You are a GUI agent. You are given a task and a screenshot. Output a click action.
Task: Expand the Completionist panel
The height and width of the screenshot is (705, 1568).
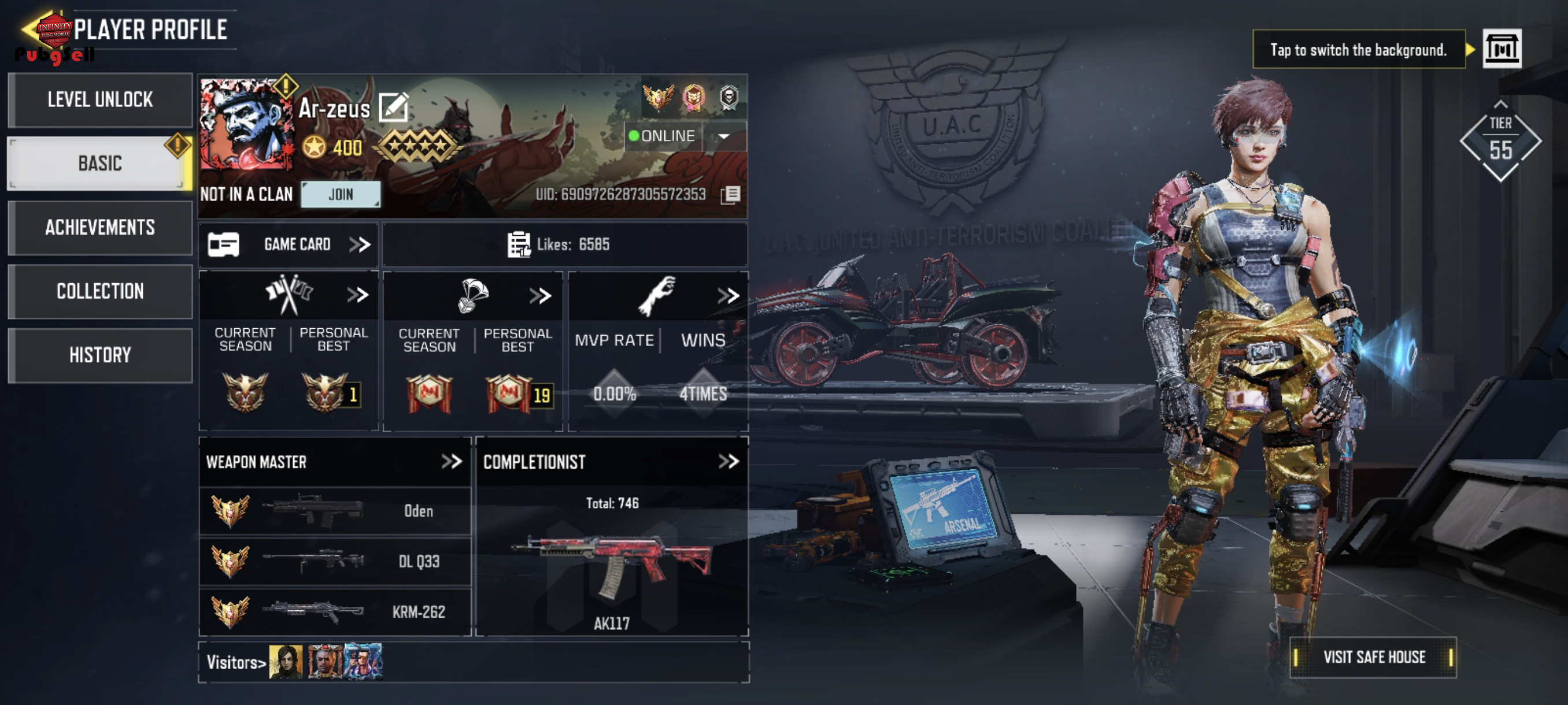(728, 462)
